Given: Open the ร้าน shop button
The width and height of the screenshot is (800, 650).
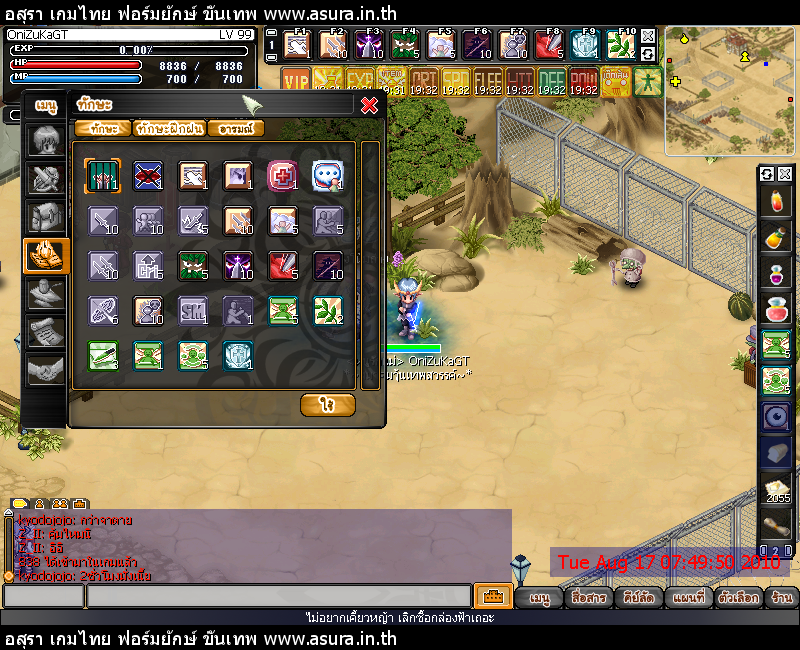Looking at the screenshot, I should [x=782, y=598].
